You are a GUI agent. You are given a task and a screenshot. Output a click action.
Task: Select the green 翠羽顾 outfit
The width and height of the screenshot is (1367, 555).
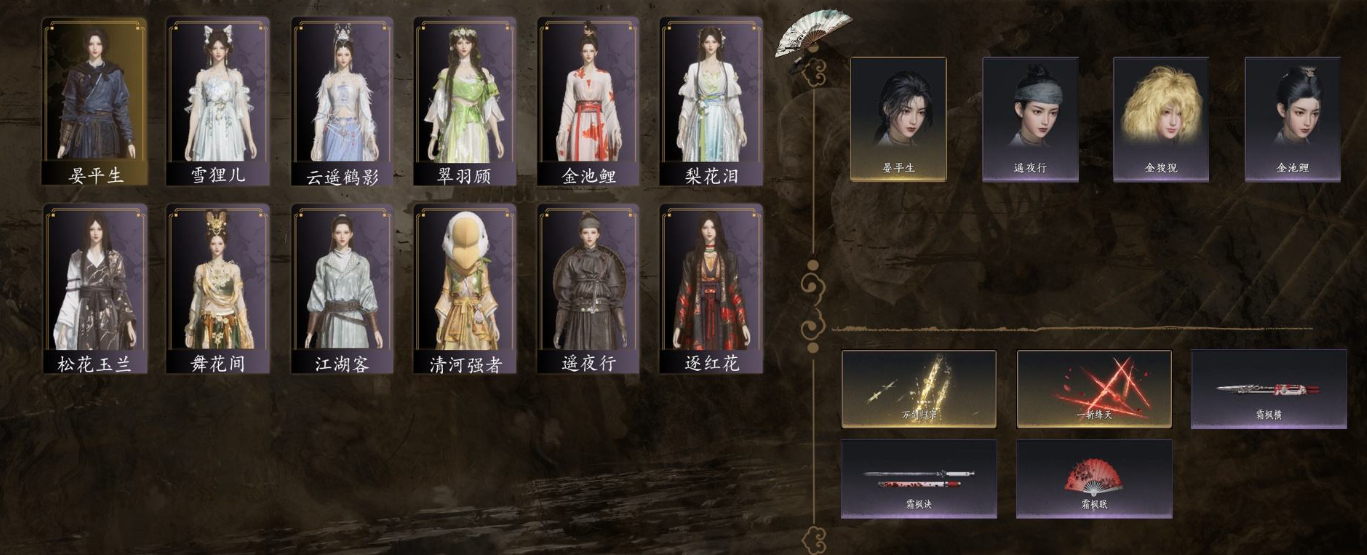click(x=464, y=101)
